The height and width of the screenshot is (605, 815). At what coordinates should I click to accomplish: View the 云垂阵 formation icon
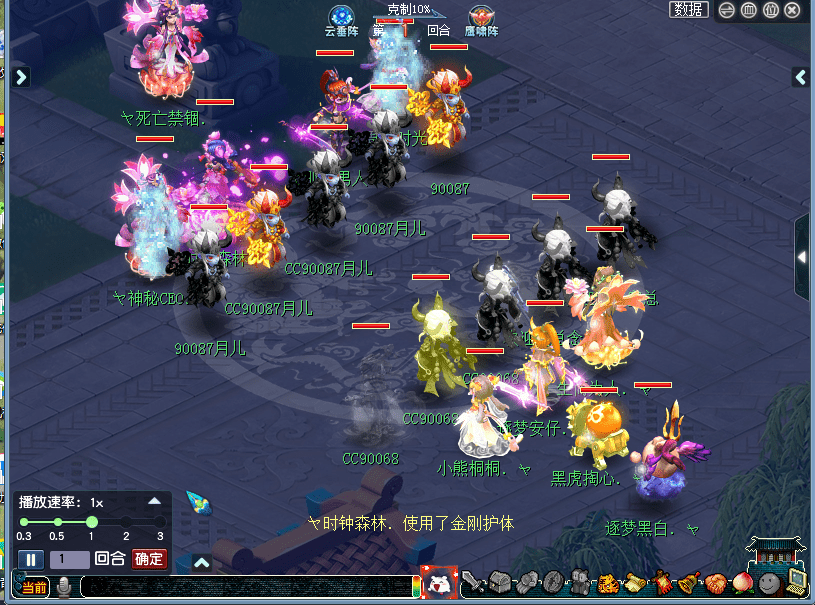(x=343, y=16)
